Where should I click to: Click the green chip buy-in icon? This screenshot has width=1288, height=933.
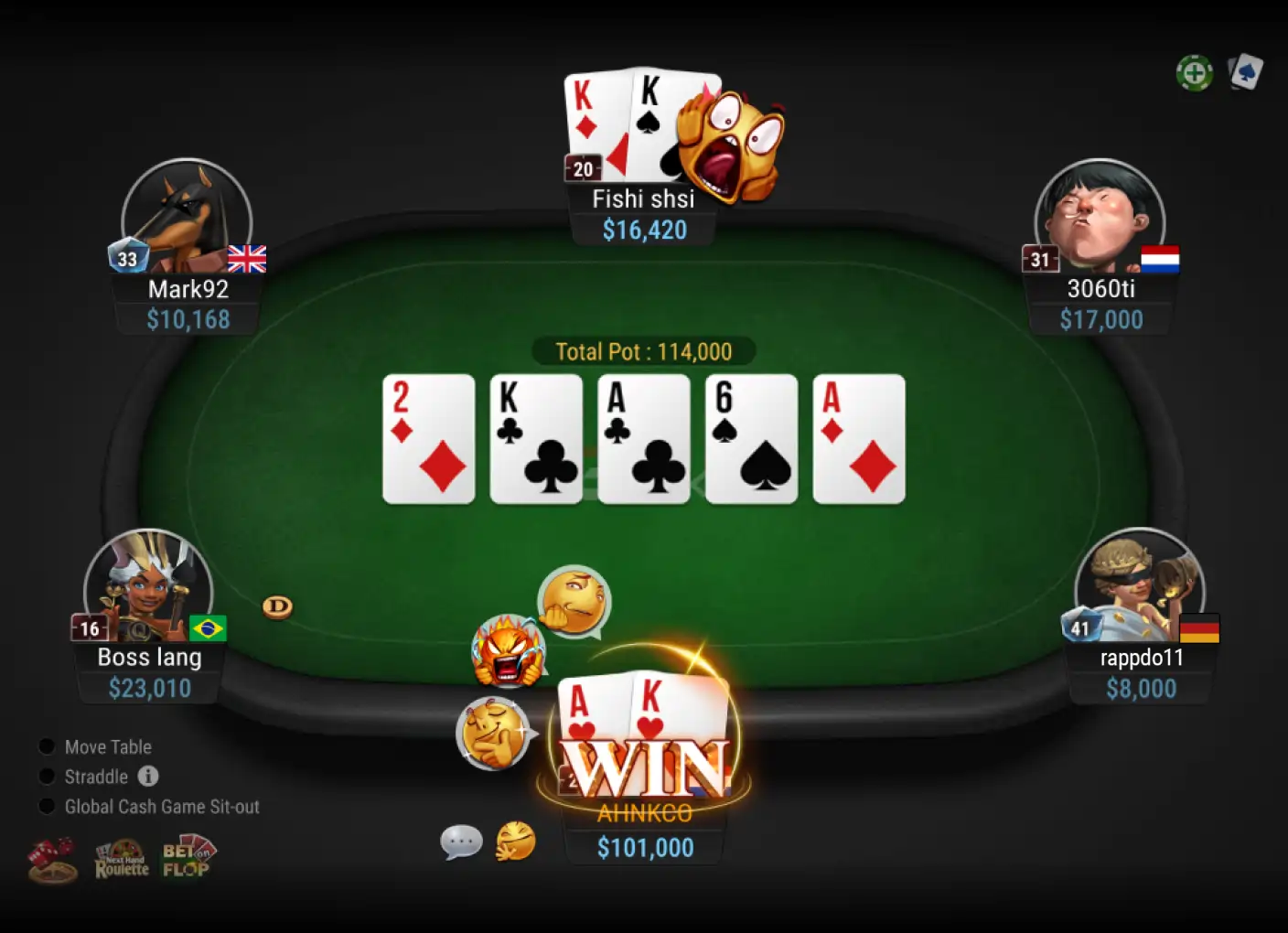tap(1195, 72)
